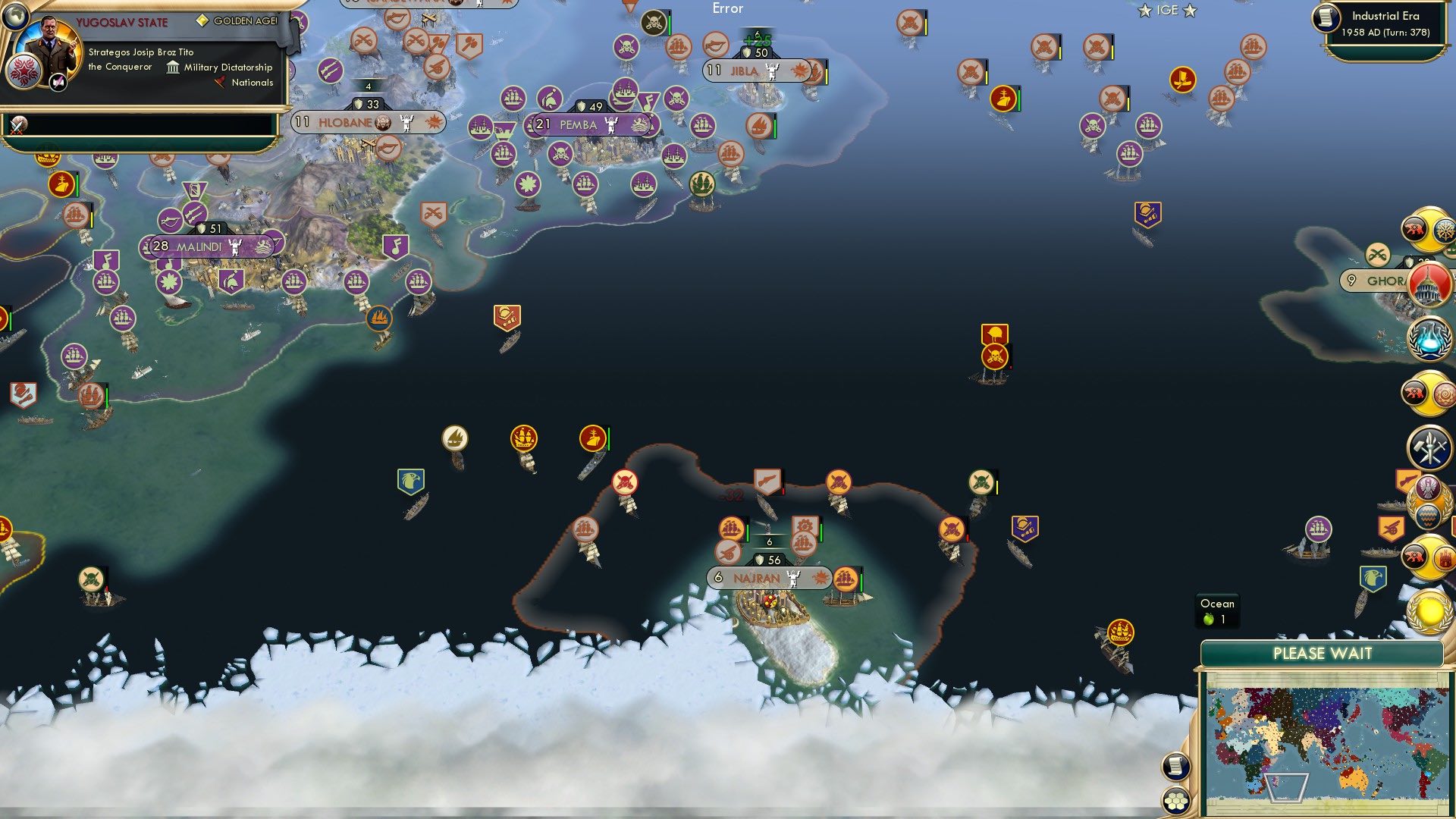1456x819 pixels.
Task: Click the Nationals policy flag icon
Action: click(219, 83)
